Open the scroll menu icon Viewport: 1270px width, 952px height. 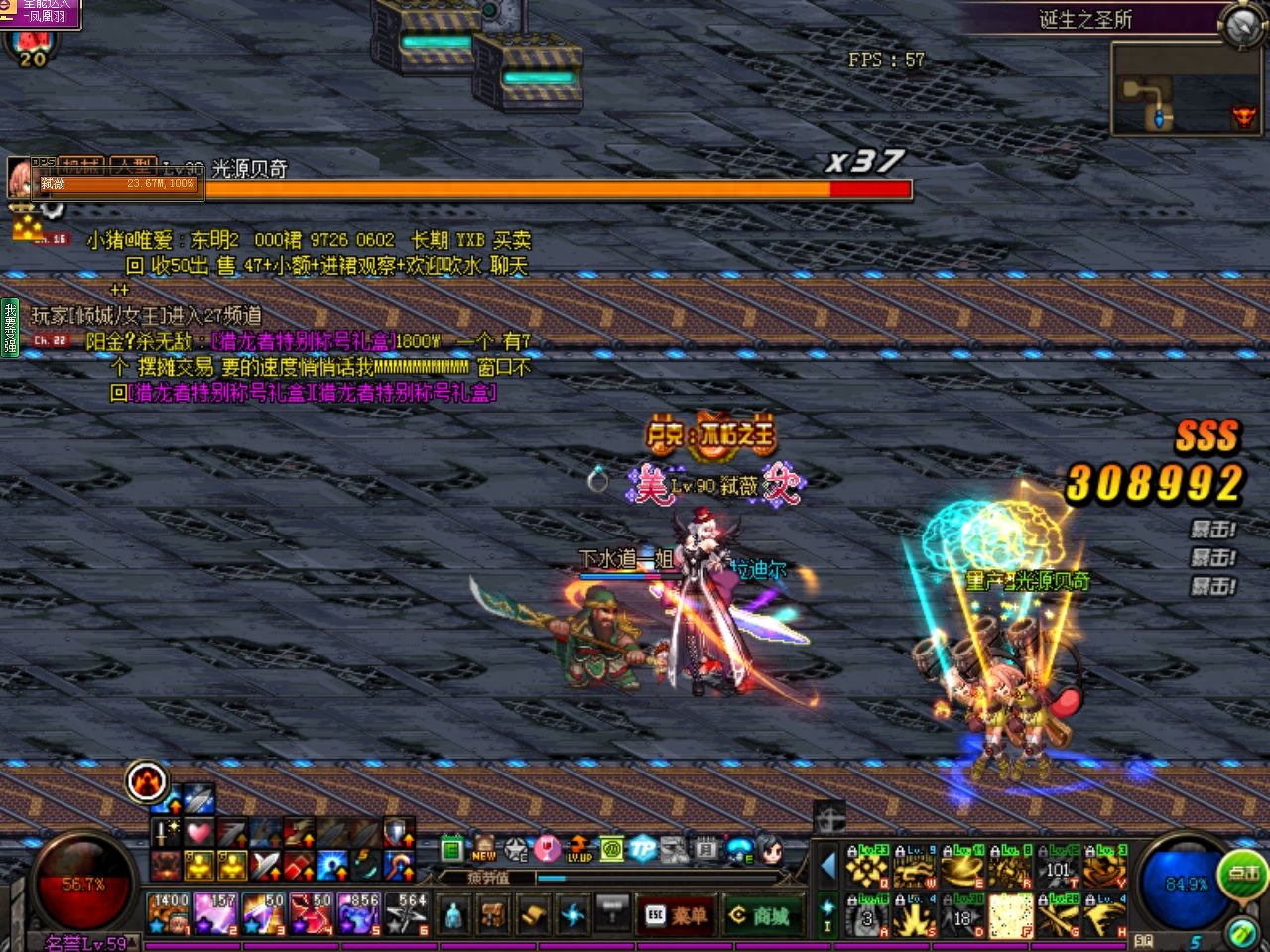[x=534, y=913]
